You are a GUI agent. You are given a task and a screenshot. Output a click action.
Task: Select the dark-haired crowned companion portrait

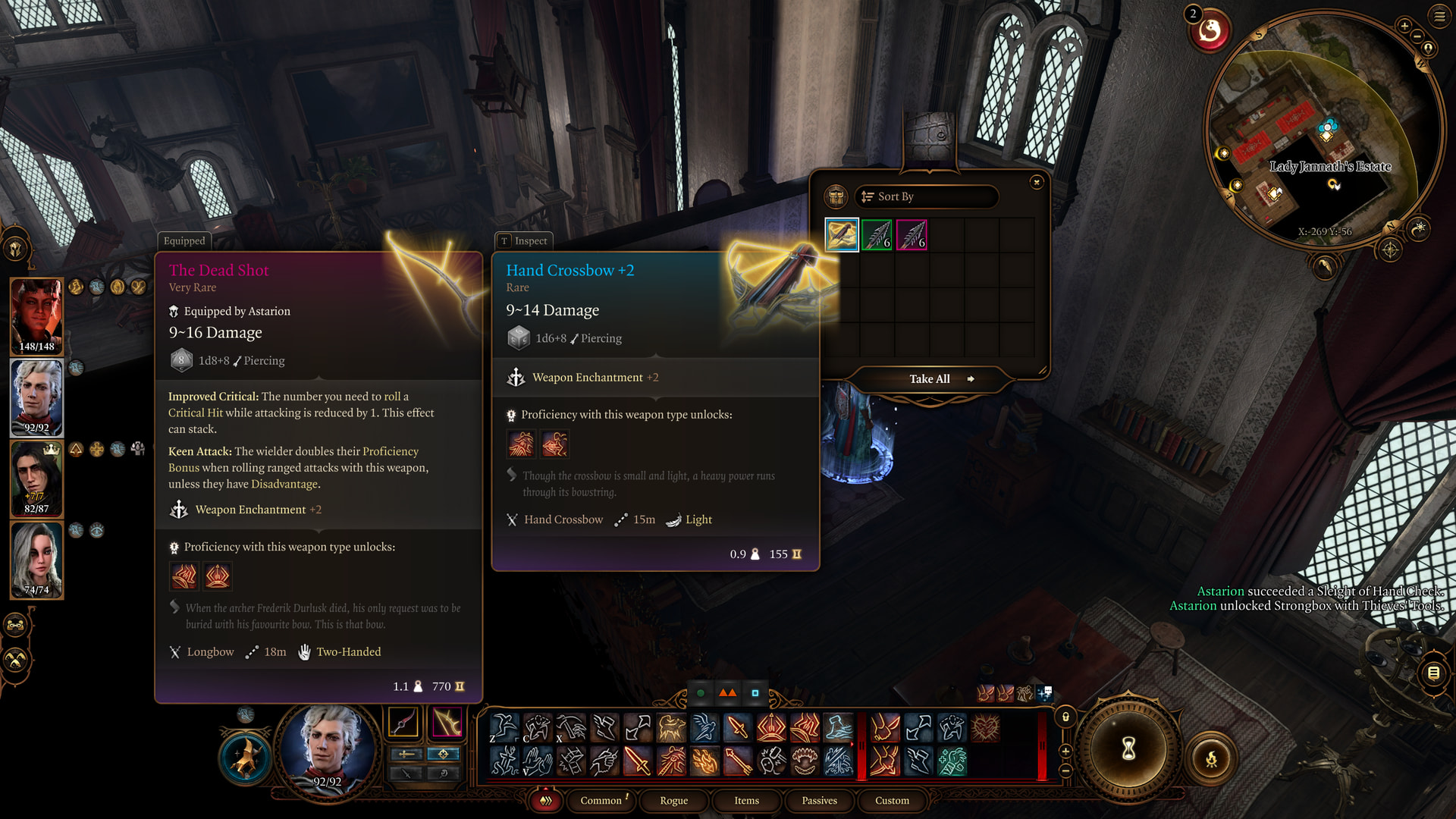pos(36,479)
